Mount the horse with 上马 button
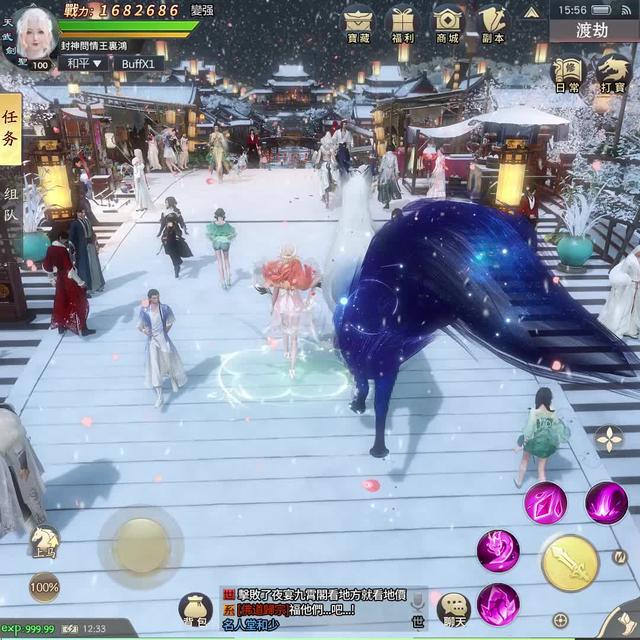The height and width of the screenshot is (640, 640). pos(43,542)
